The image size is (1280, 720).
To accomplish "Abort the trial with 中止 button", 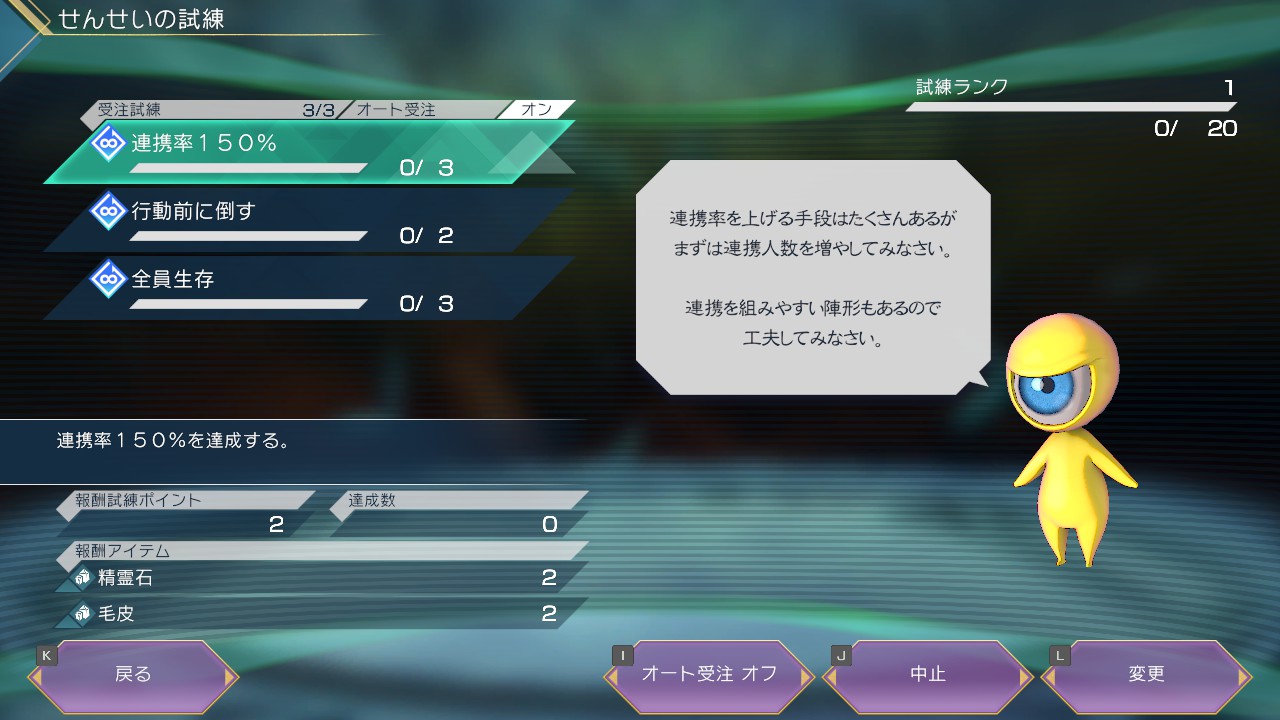I will tap(927, 675).
